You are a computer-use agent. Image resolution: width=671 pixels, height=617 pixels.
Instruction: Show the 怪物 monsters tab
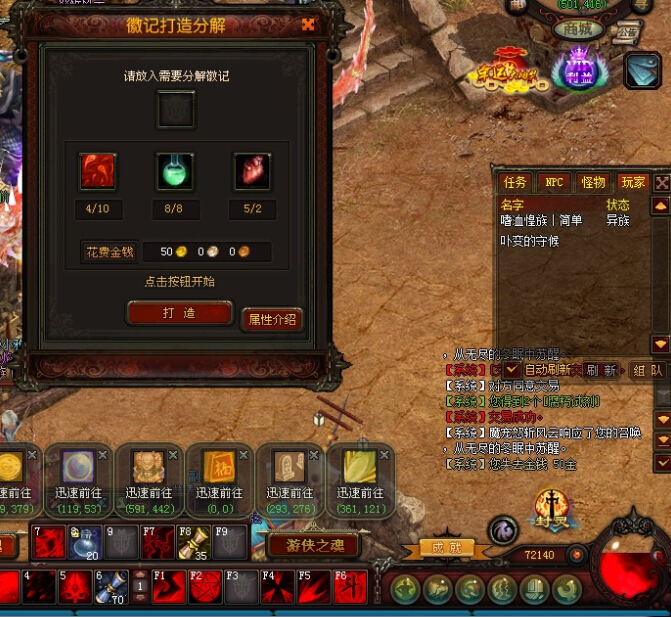[x=593, y=183]
